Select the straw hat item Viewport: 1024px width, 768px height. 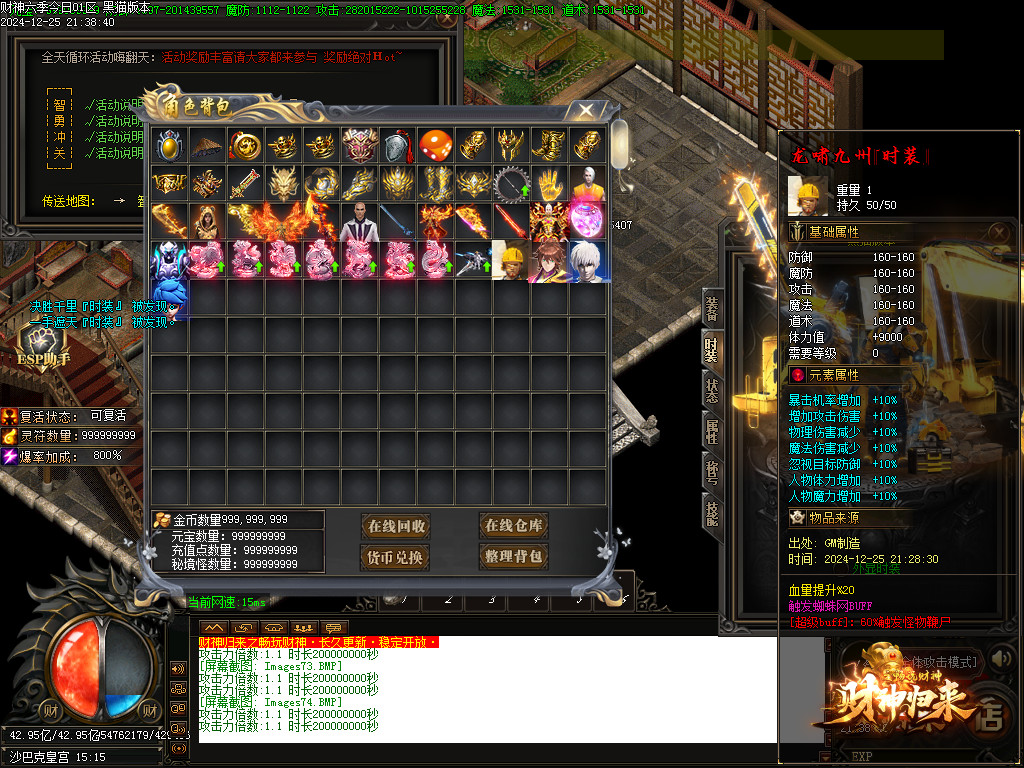[208, 145]
